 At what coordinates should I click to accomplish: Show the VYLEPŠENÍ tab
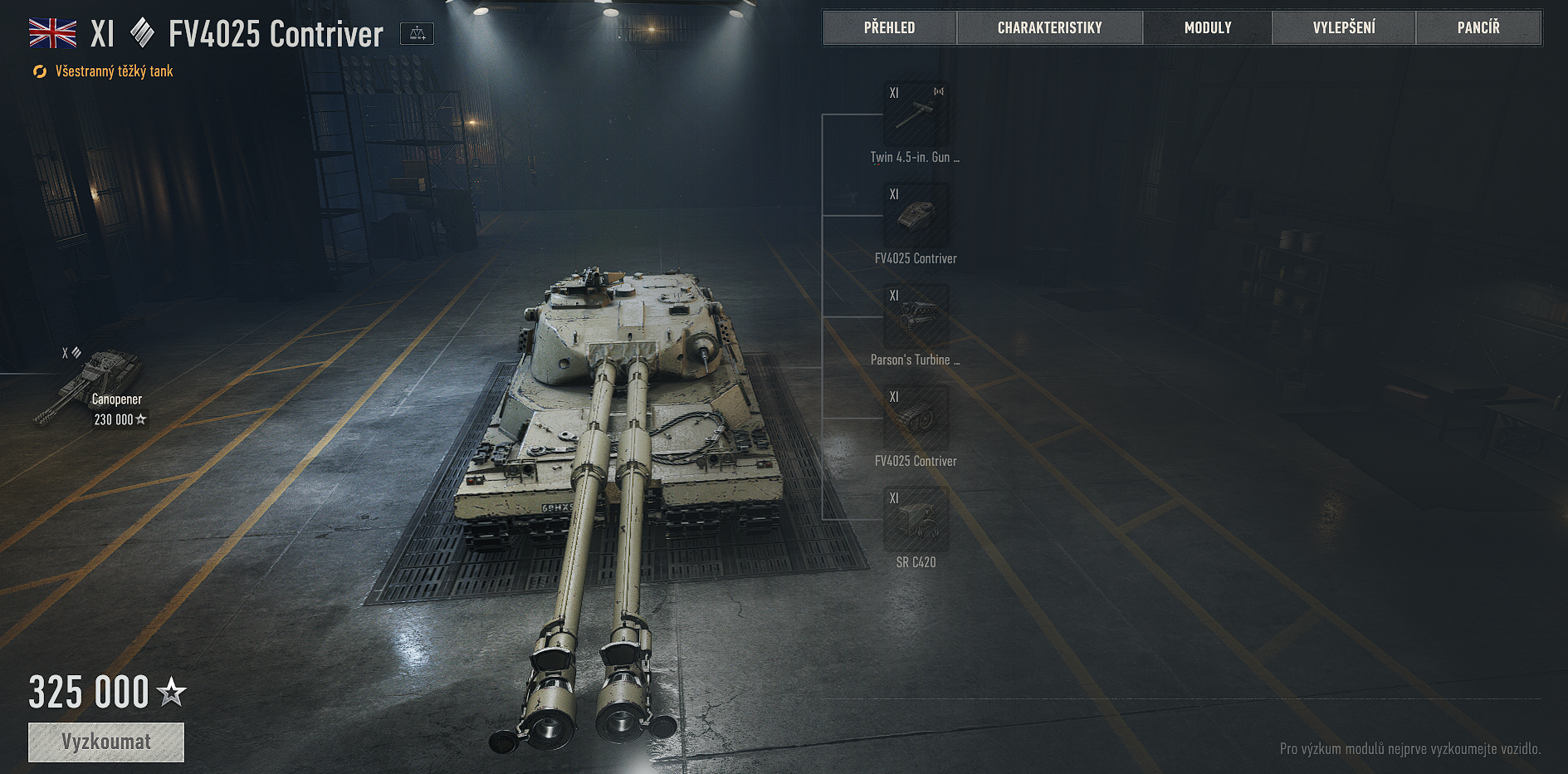click(x=1343, y=28)
